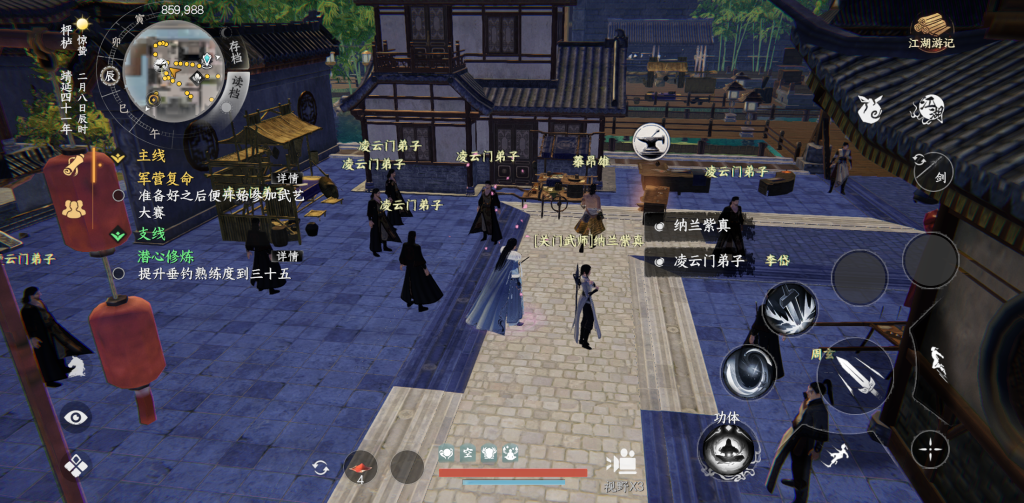The image size is (1024, 503).
Task: Show details for main quest 军营复命
Action: 288,179
